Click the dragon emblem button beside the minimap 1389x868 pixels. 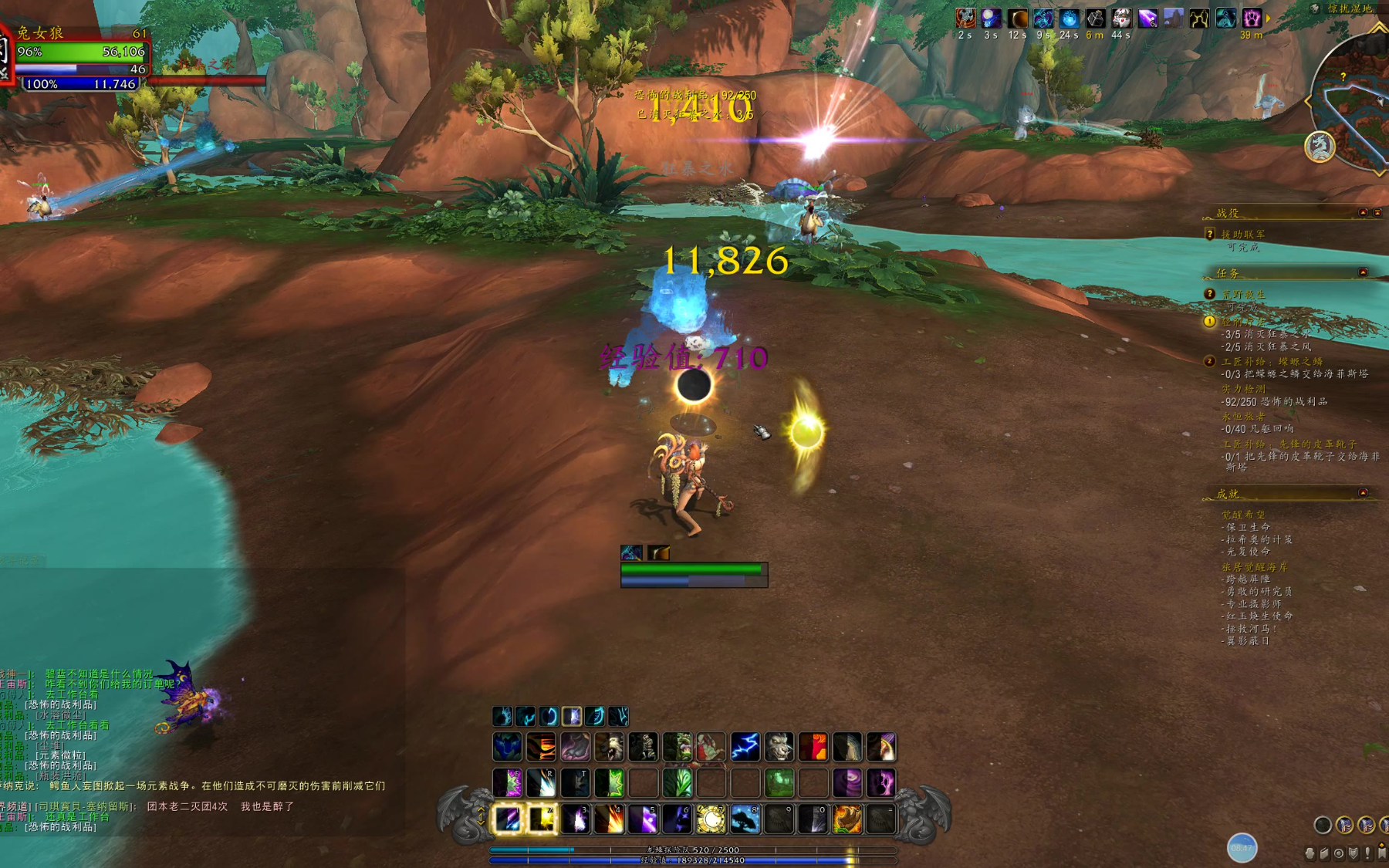click(1320, 147)
